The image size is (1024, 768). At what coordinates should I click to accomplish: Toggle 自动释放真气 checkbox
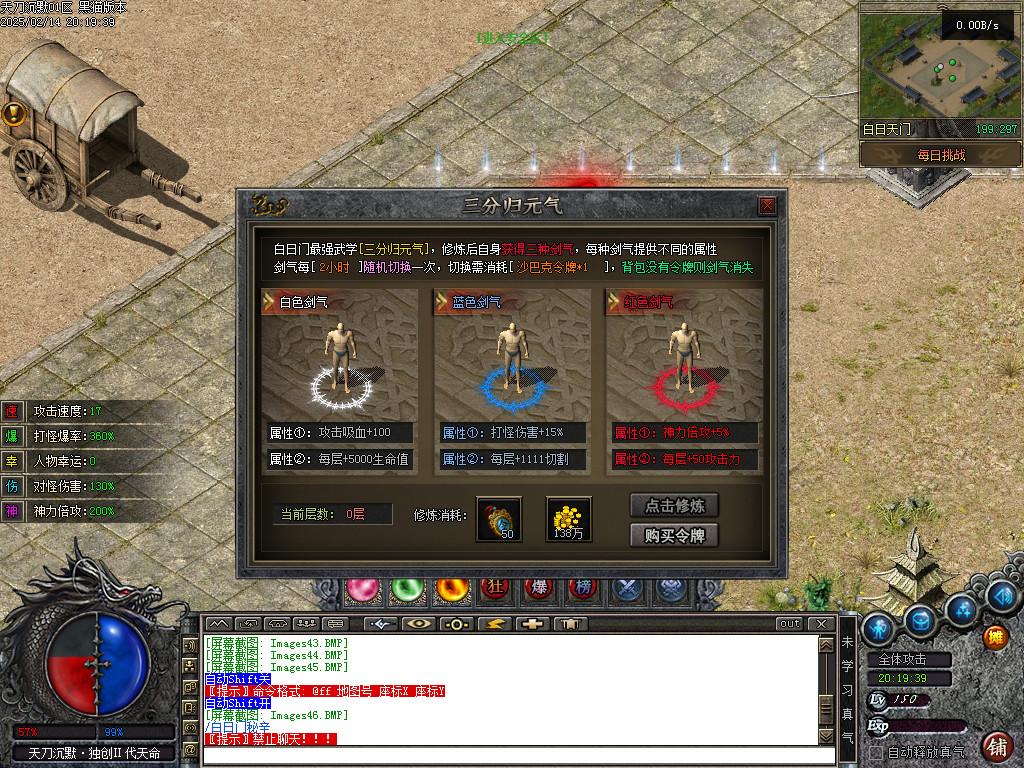pyautogui.click(x=877, y=752)
